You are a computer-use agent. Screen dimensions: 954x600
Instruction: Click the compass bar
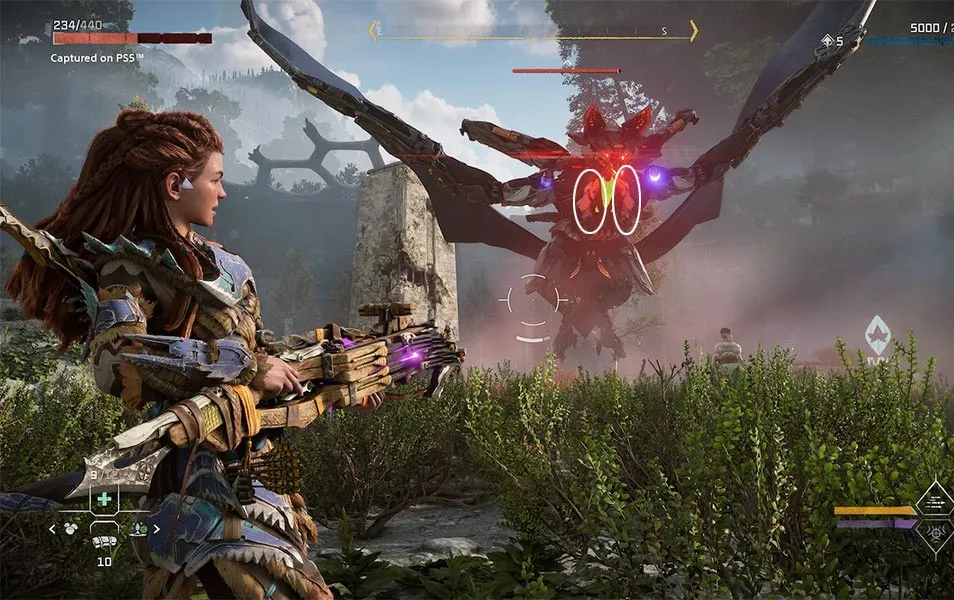pyautogui.click(x=533, y=32)
